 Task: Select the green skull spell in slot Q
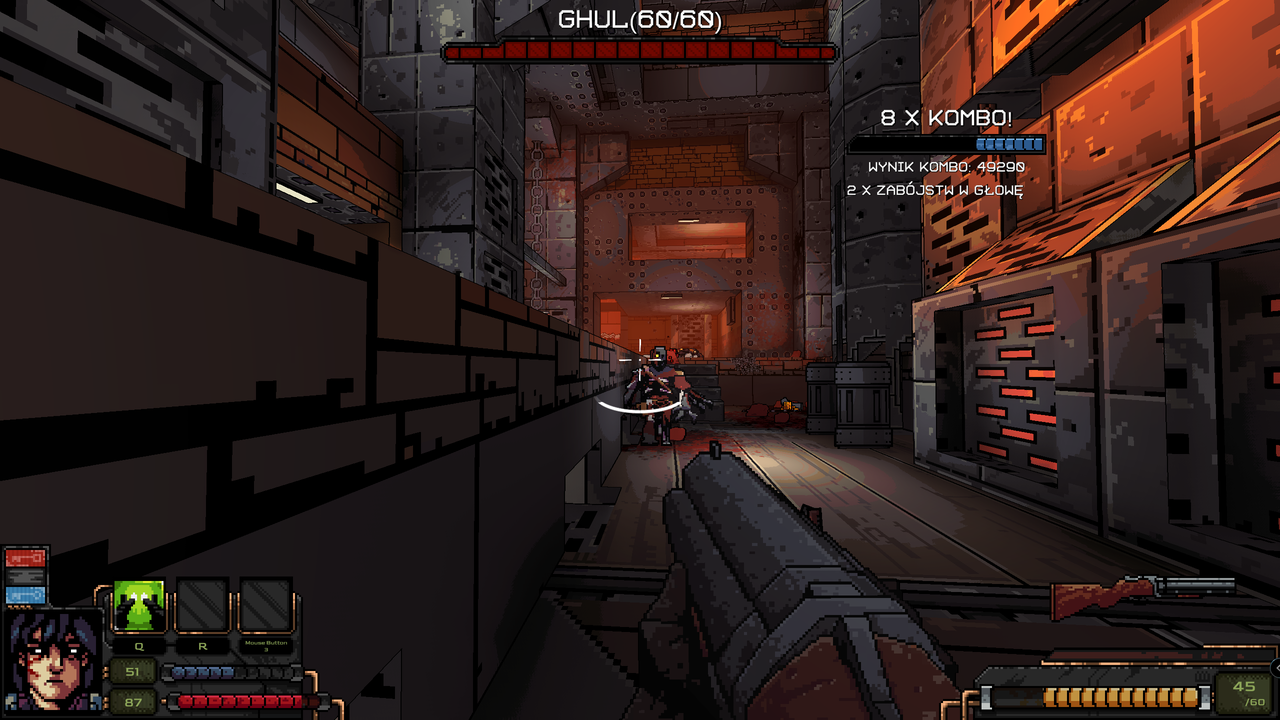click(x=138, y=604)
